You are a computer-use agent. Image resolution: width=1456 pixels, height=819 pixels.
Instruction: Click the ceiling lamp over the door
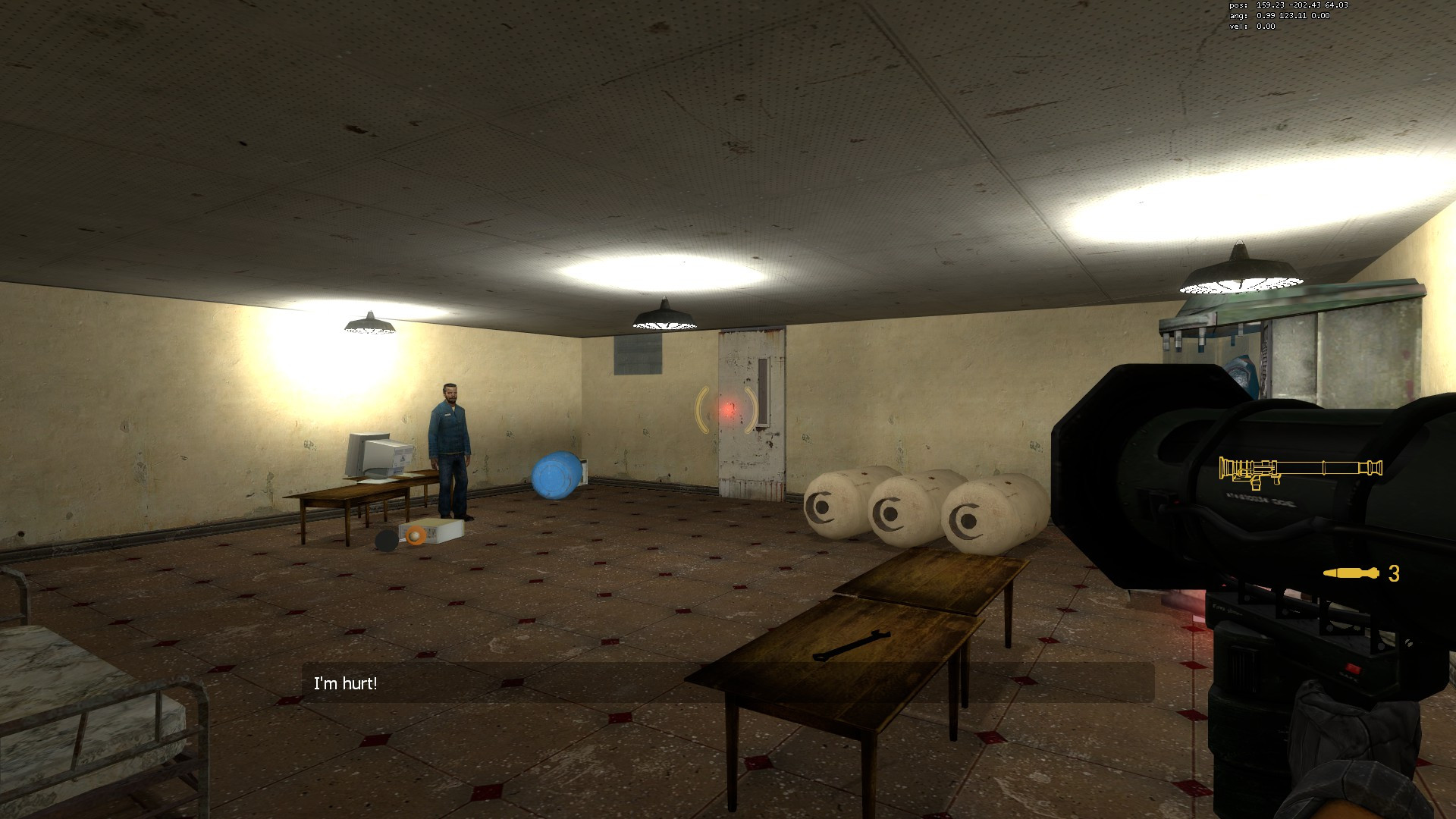click(x=664, y=318)
